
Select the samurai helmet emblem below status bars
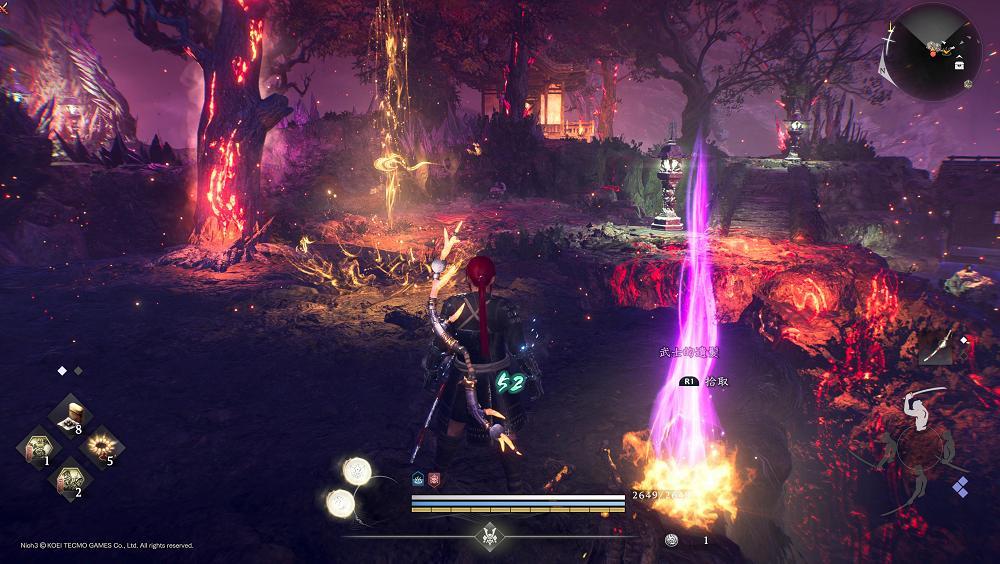pos(490,534)
